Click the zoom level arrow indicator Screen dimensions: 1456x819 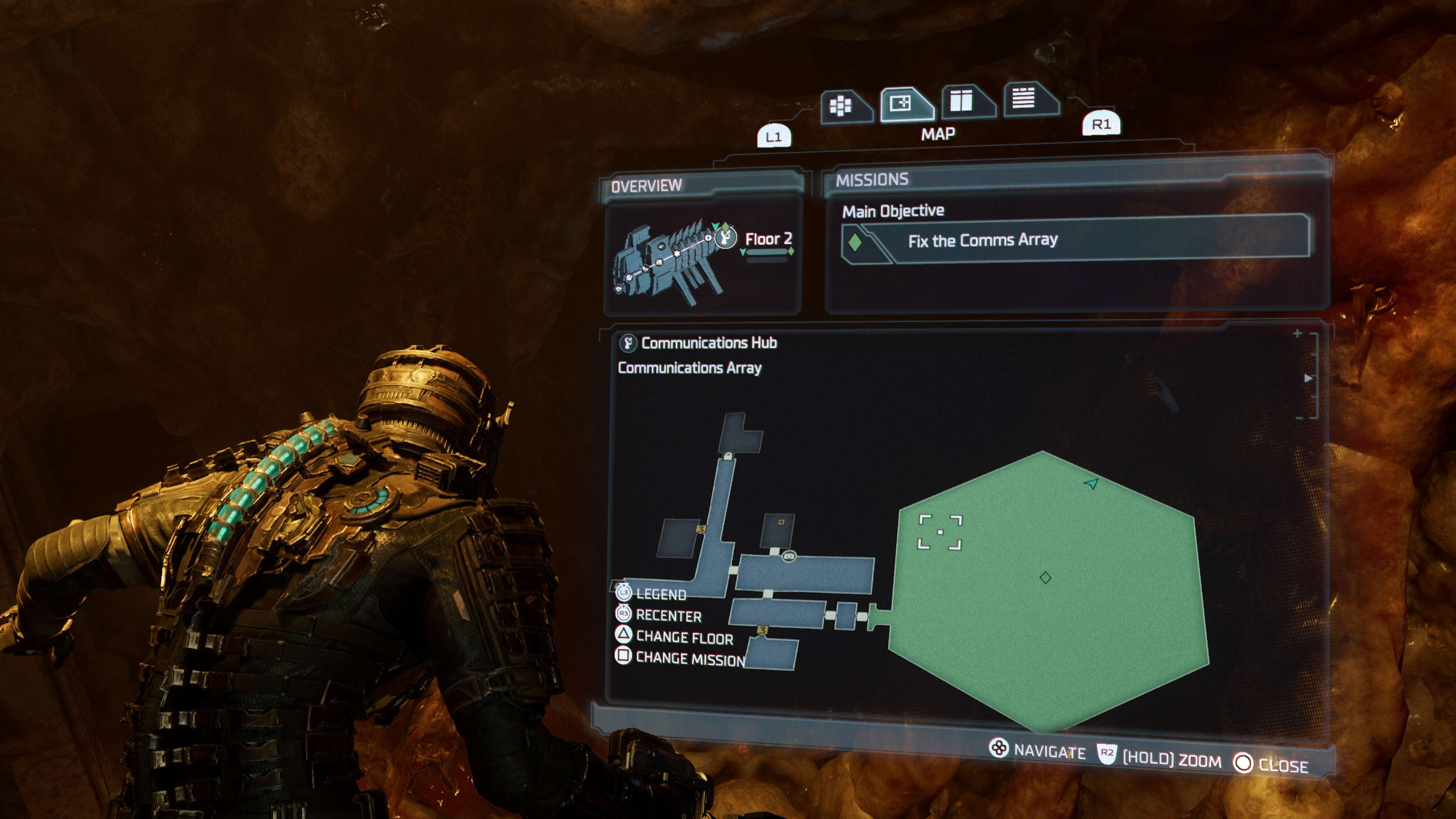tap(1308, 378)
